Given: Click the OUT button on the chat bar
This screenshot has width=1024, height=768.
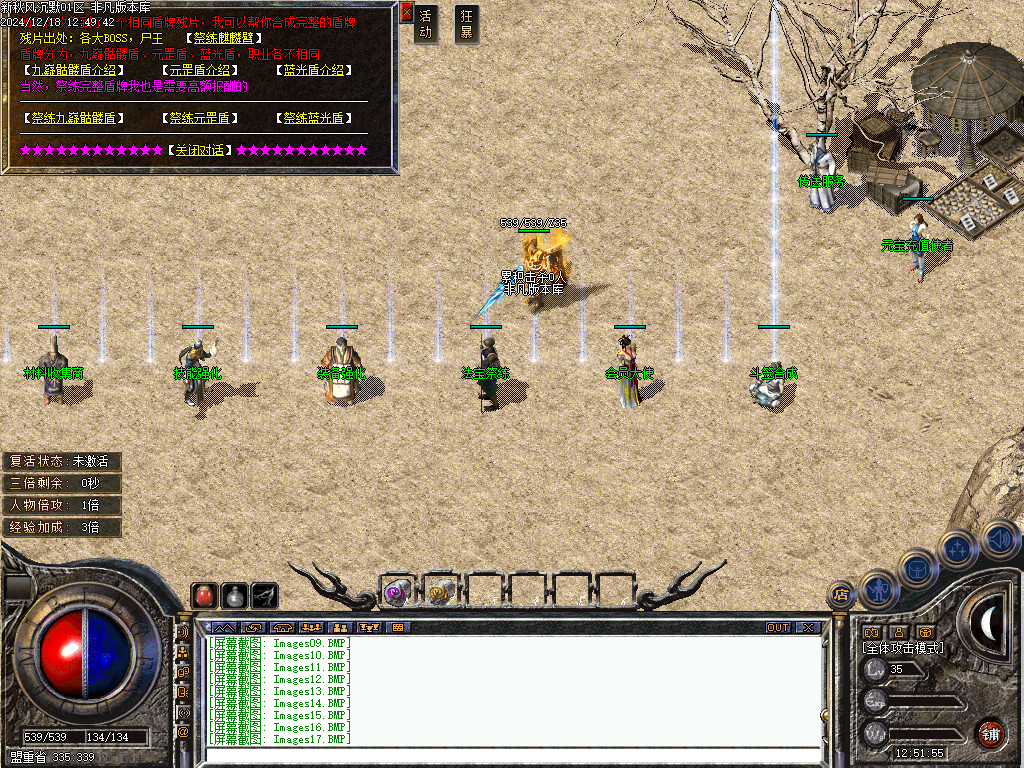Looking at the screenshot, I should tap(778, 628).
